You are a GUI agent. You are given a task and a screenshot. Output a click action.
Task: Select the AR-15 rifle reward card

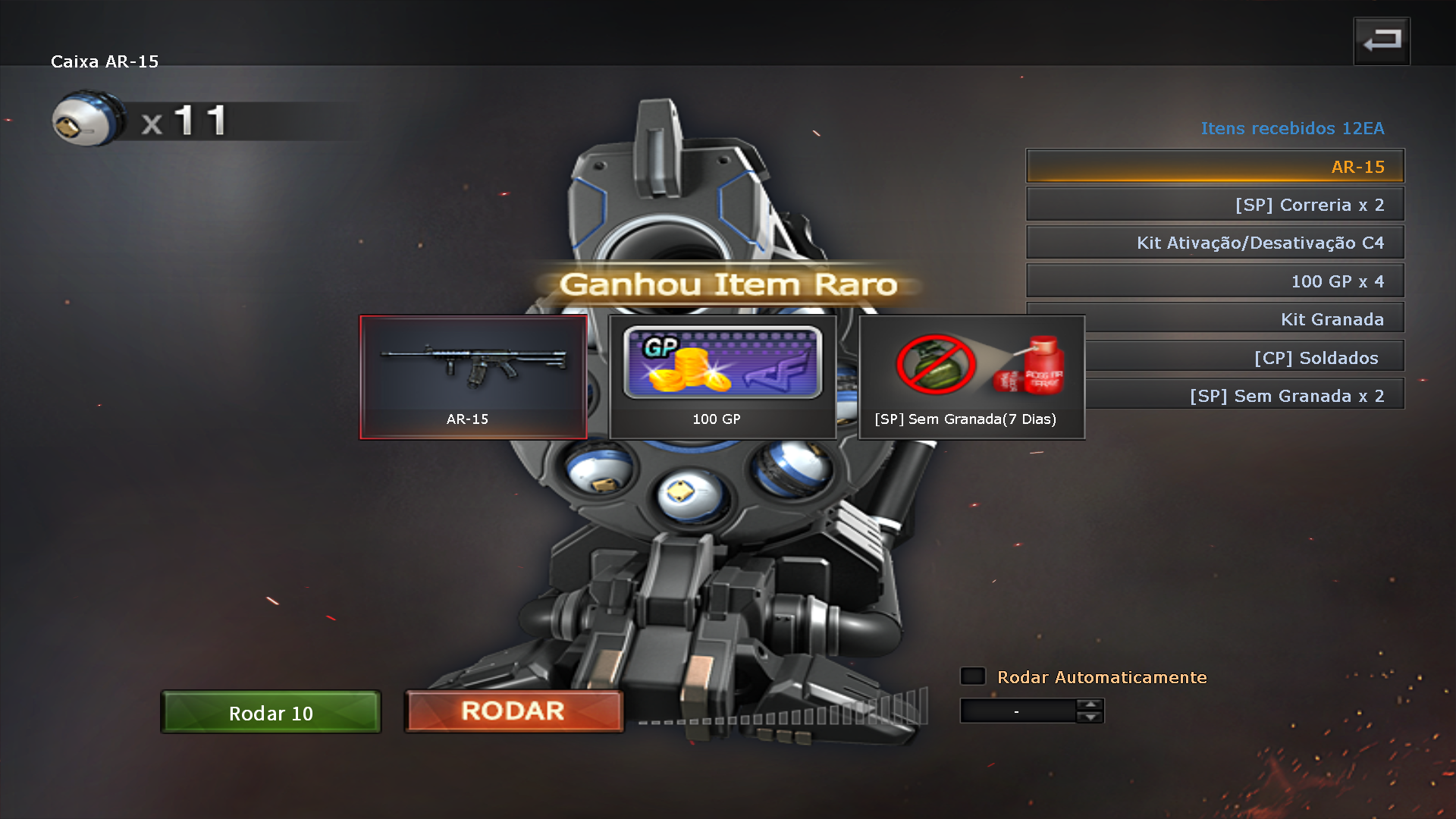(473, 377)
